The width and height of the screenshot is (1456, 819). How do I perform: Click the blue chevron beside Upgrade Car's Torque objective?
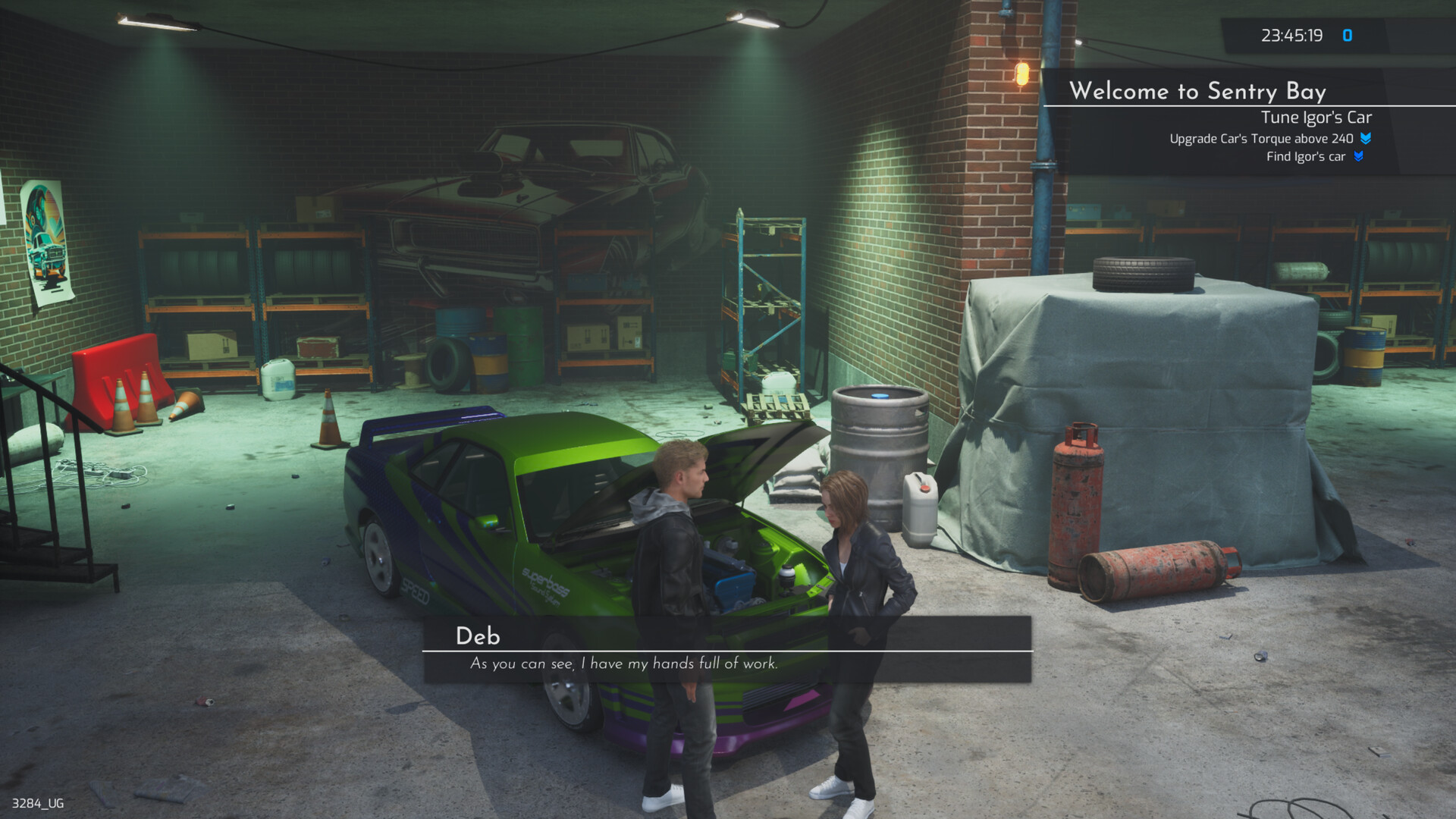[1365, 139]
